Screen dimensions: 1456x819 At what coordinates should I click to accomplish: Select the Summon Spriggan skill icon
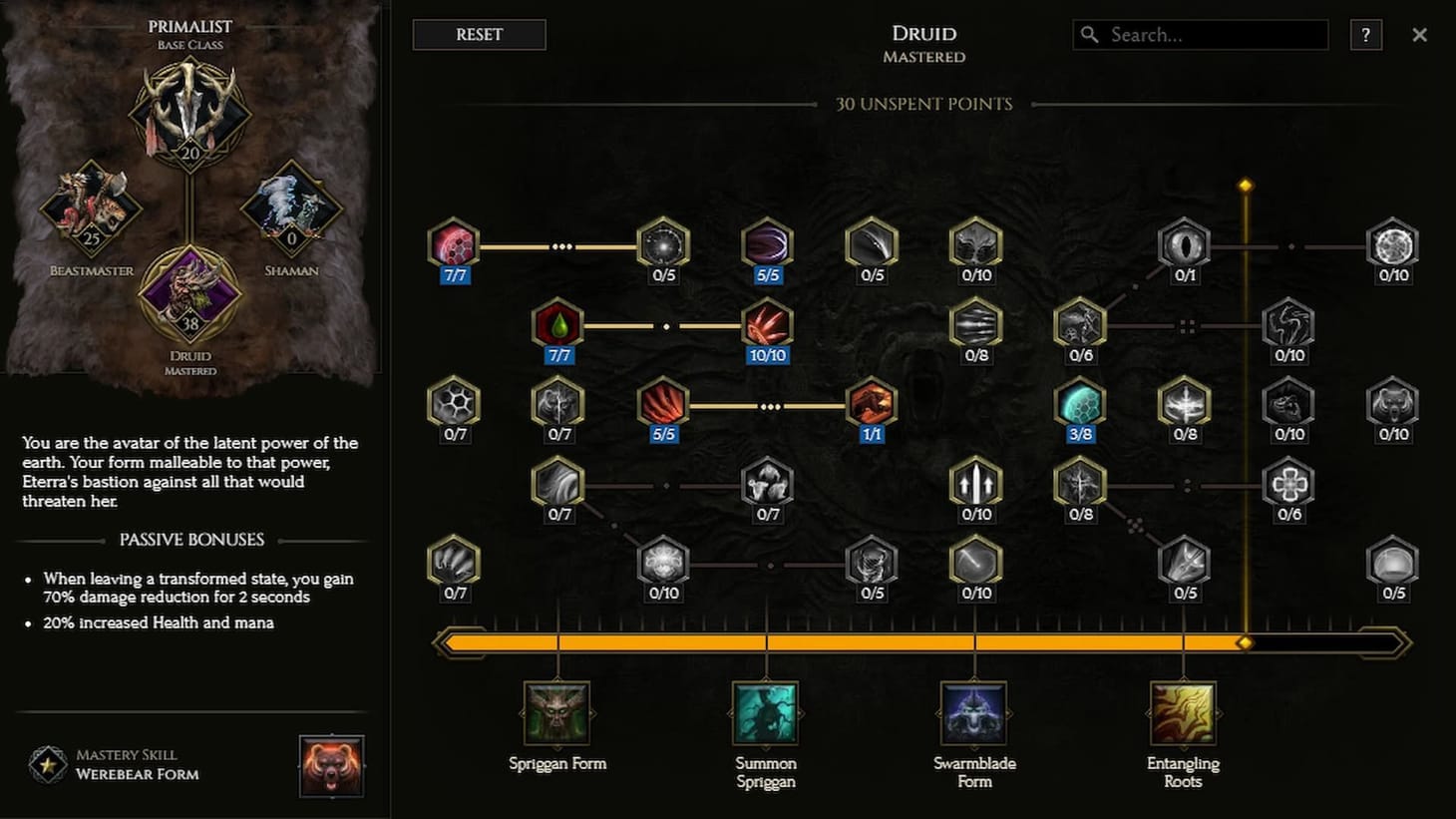point(765,712)
